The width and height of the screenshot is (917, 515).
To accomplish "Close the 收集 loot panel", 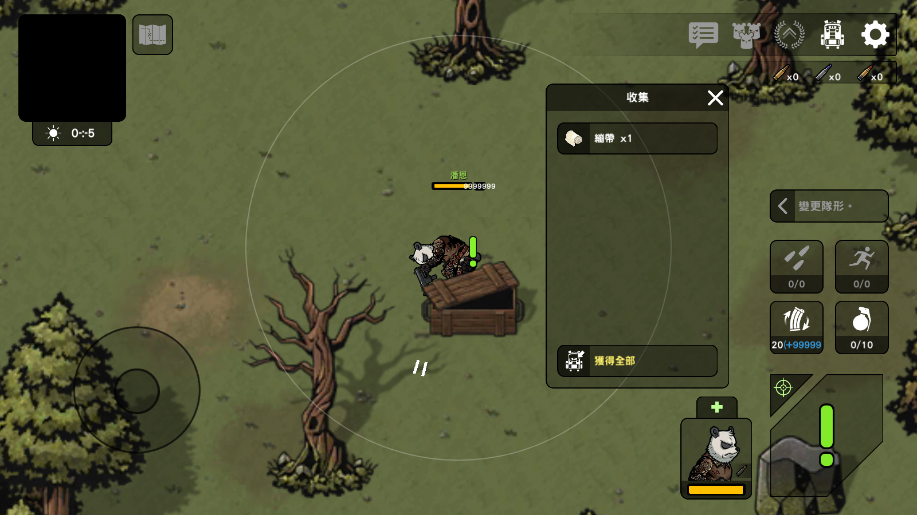I will click(x=715, y=97).
